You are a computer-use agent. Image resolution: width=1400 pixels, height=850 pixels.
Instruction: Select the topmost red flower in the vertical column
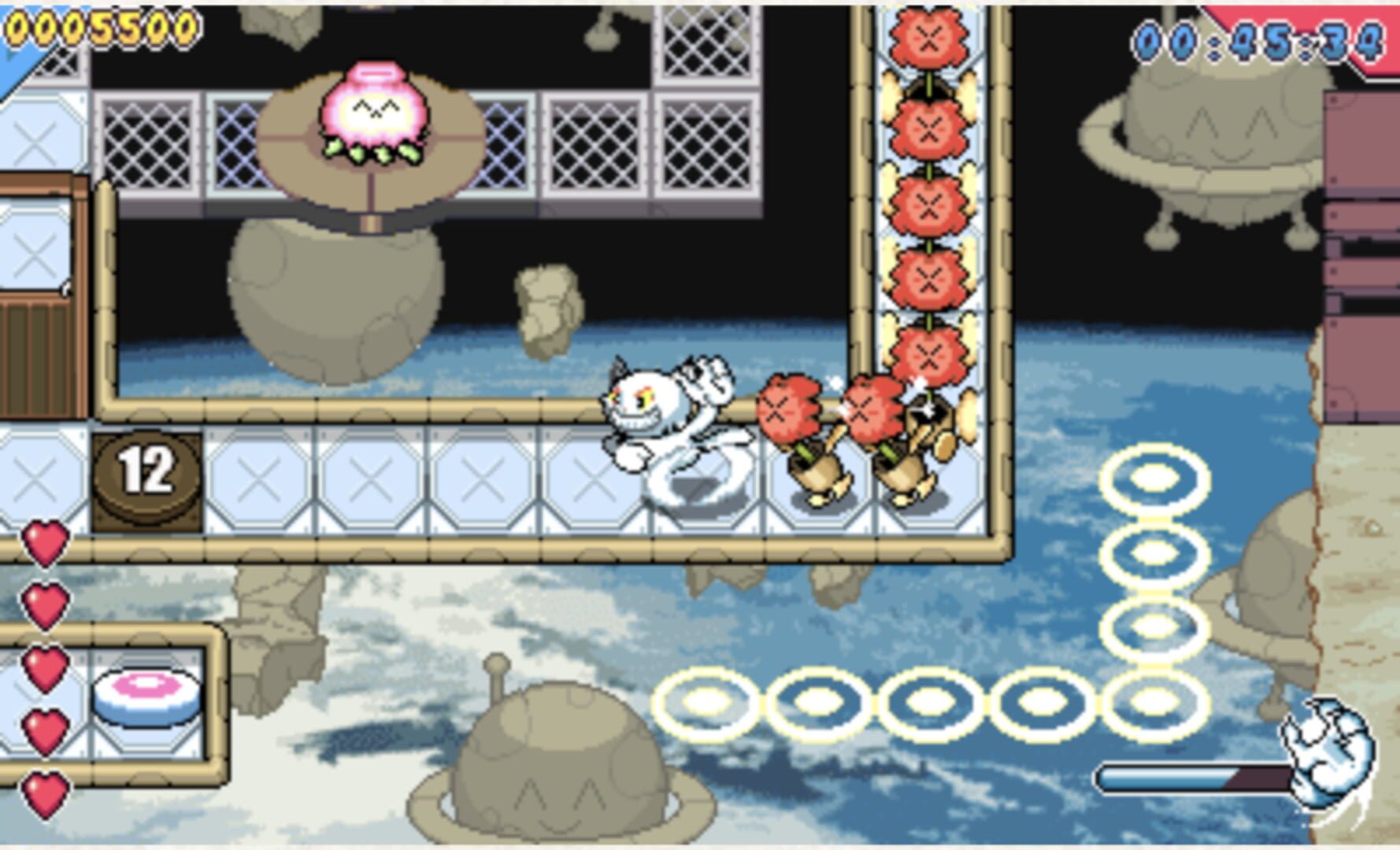[x=931, y=33]
